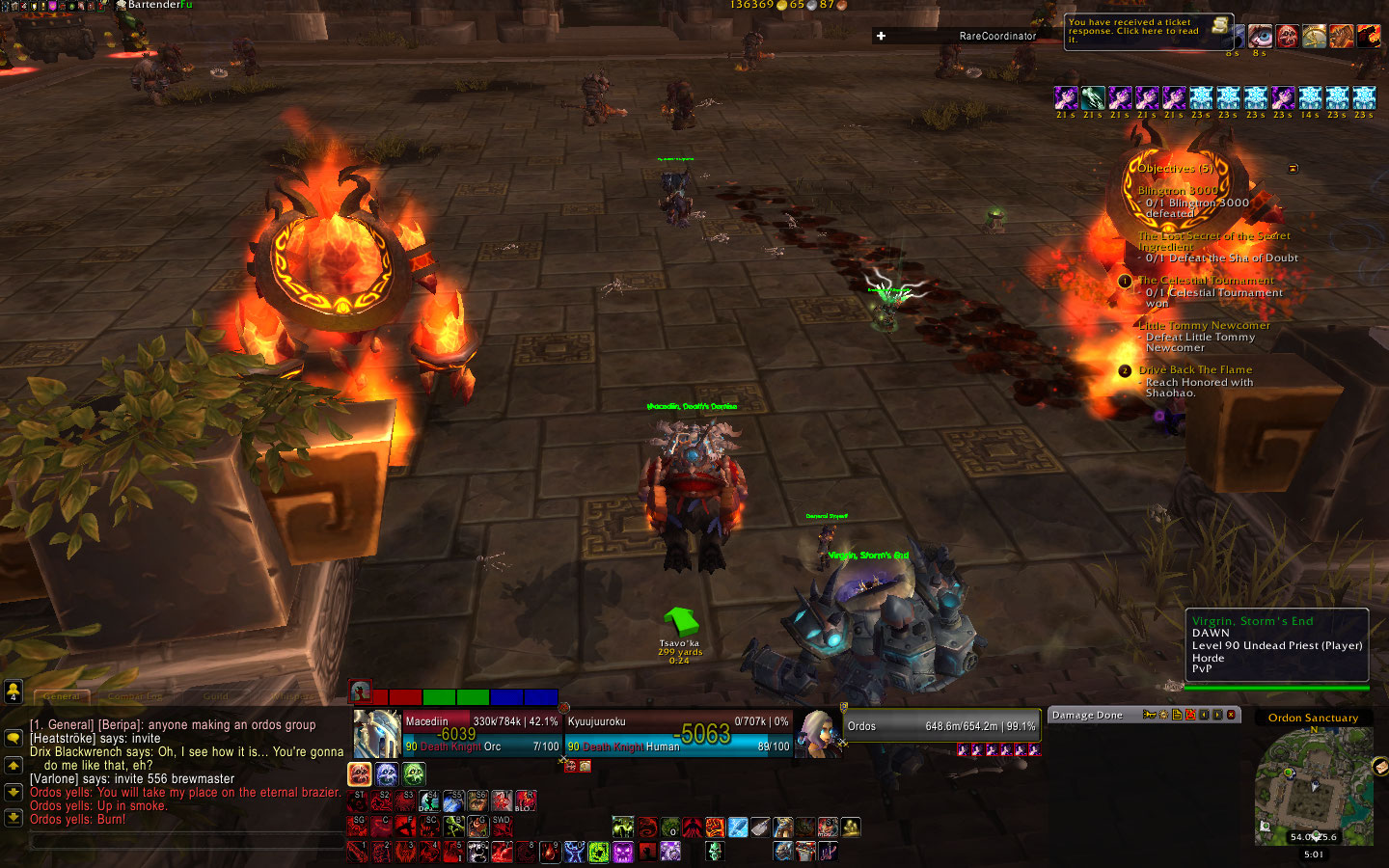Screen dimensions: 1389x868
Task: Select the Kyuujuuroku target frame
Action: click(x=677, y=733)
